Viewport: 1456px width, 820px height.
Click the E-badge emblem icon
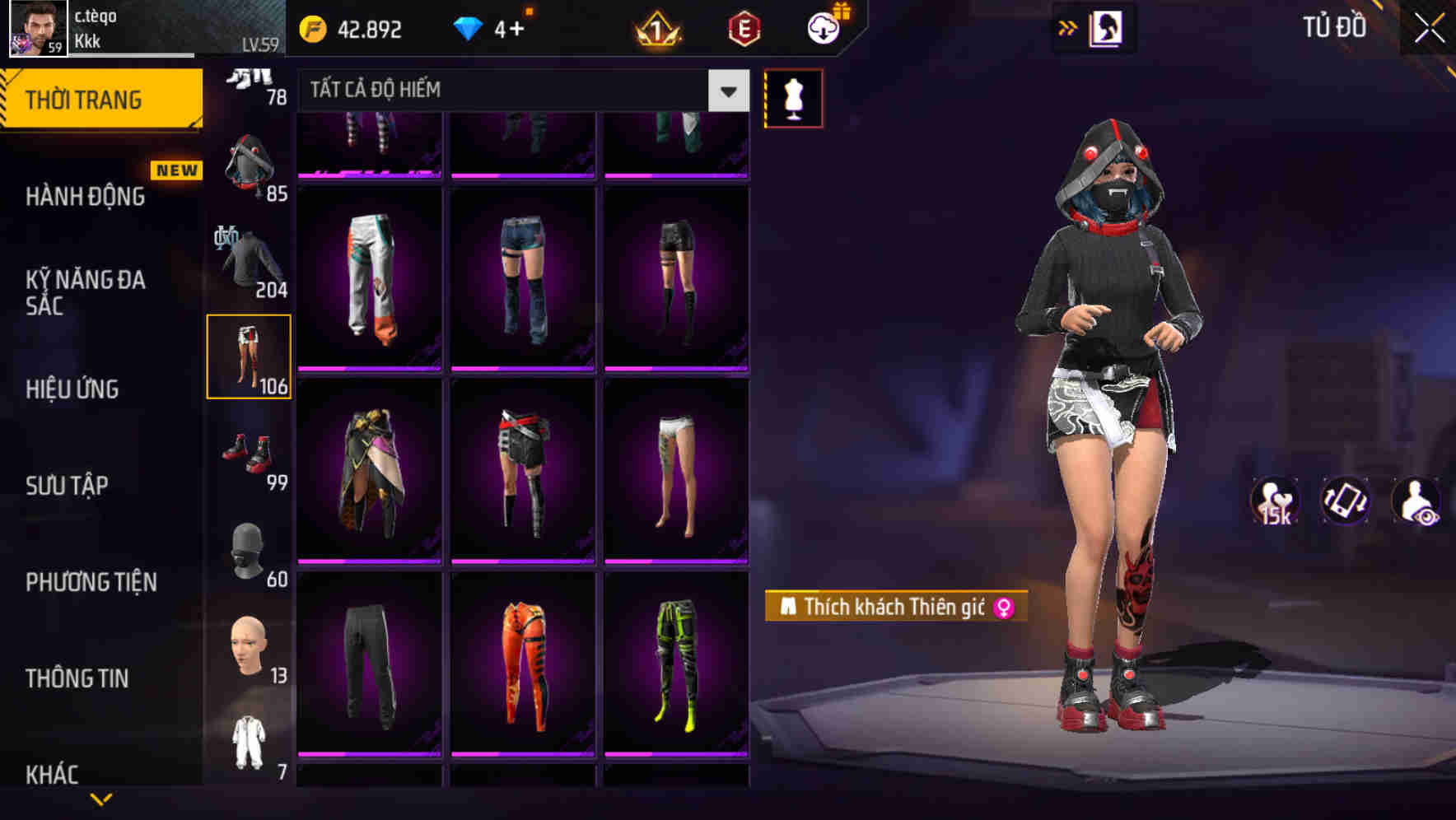[746, 27]
